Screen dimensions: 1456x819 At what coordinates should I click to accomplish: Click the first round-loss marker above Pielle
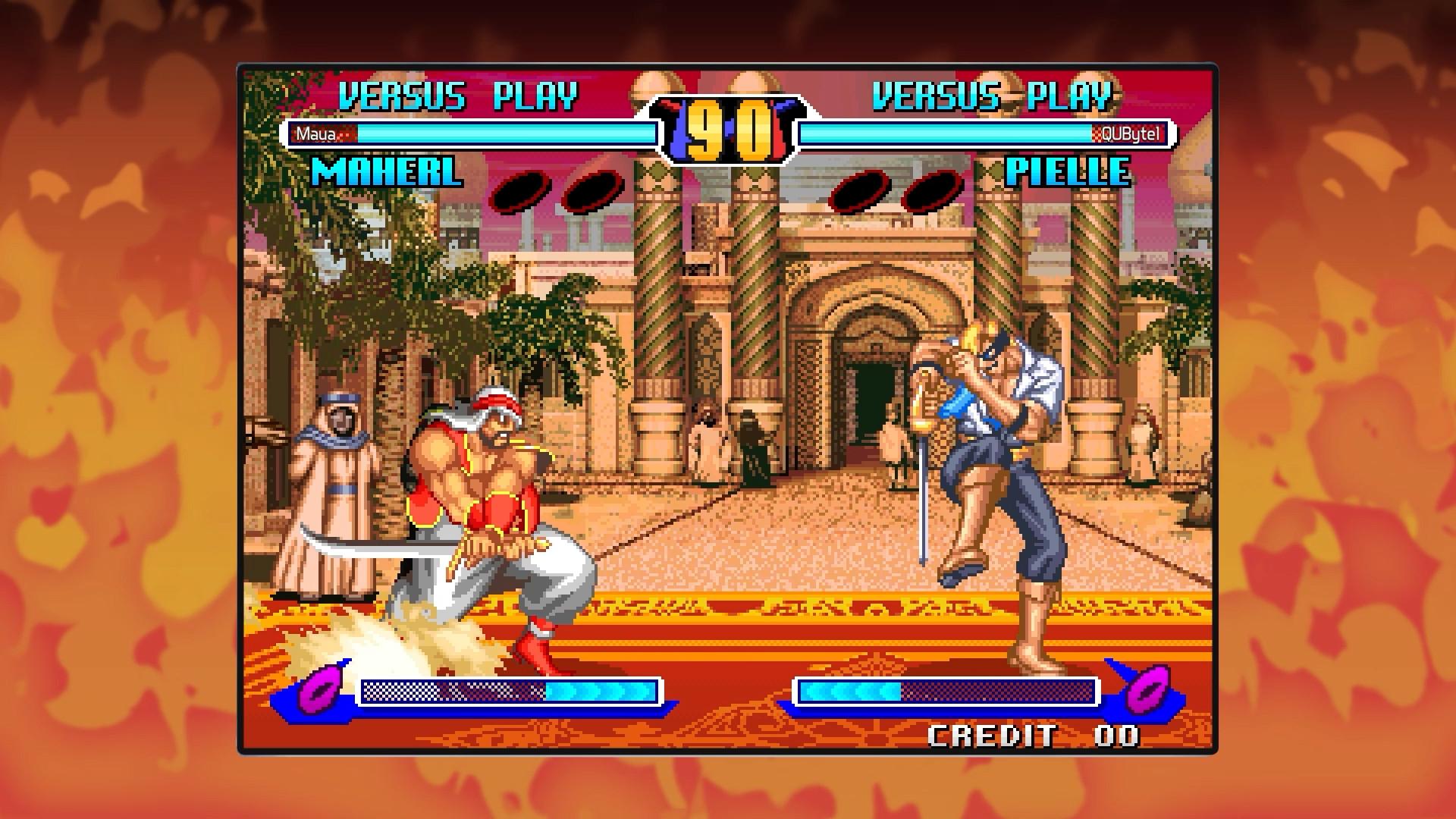(861, 189)
